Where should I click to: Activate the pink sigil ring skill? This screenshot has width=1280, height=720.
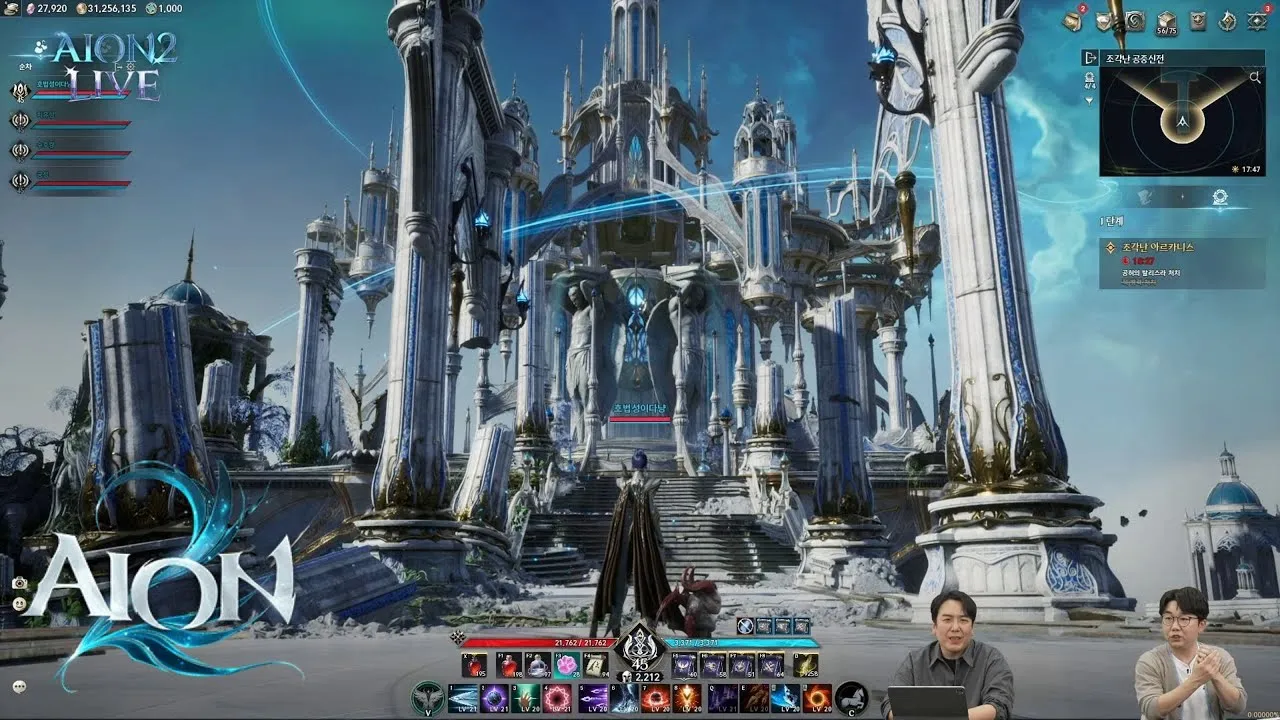tap(558, 697)
